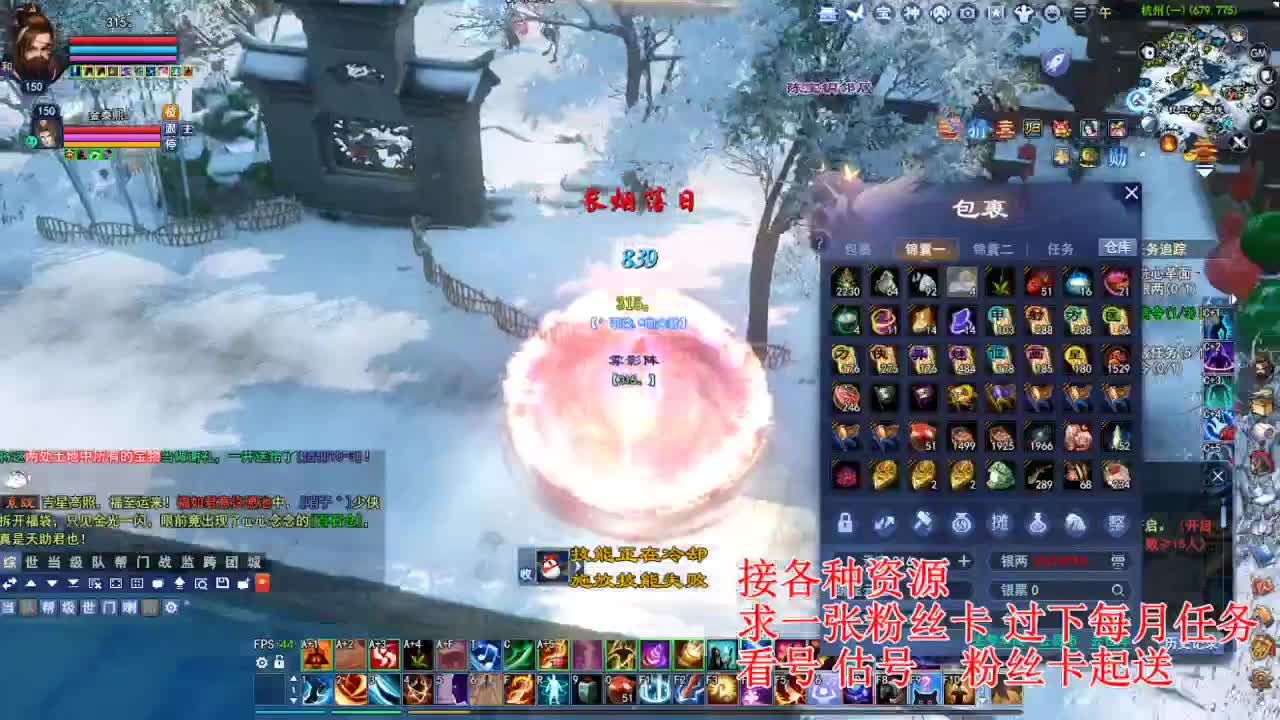The image size is (1280, 720).
Task: Open the sell coin icon in bag panel
Action: (x=963, y=525)
